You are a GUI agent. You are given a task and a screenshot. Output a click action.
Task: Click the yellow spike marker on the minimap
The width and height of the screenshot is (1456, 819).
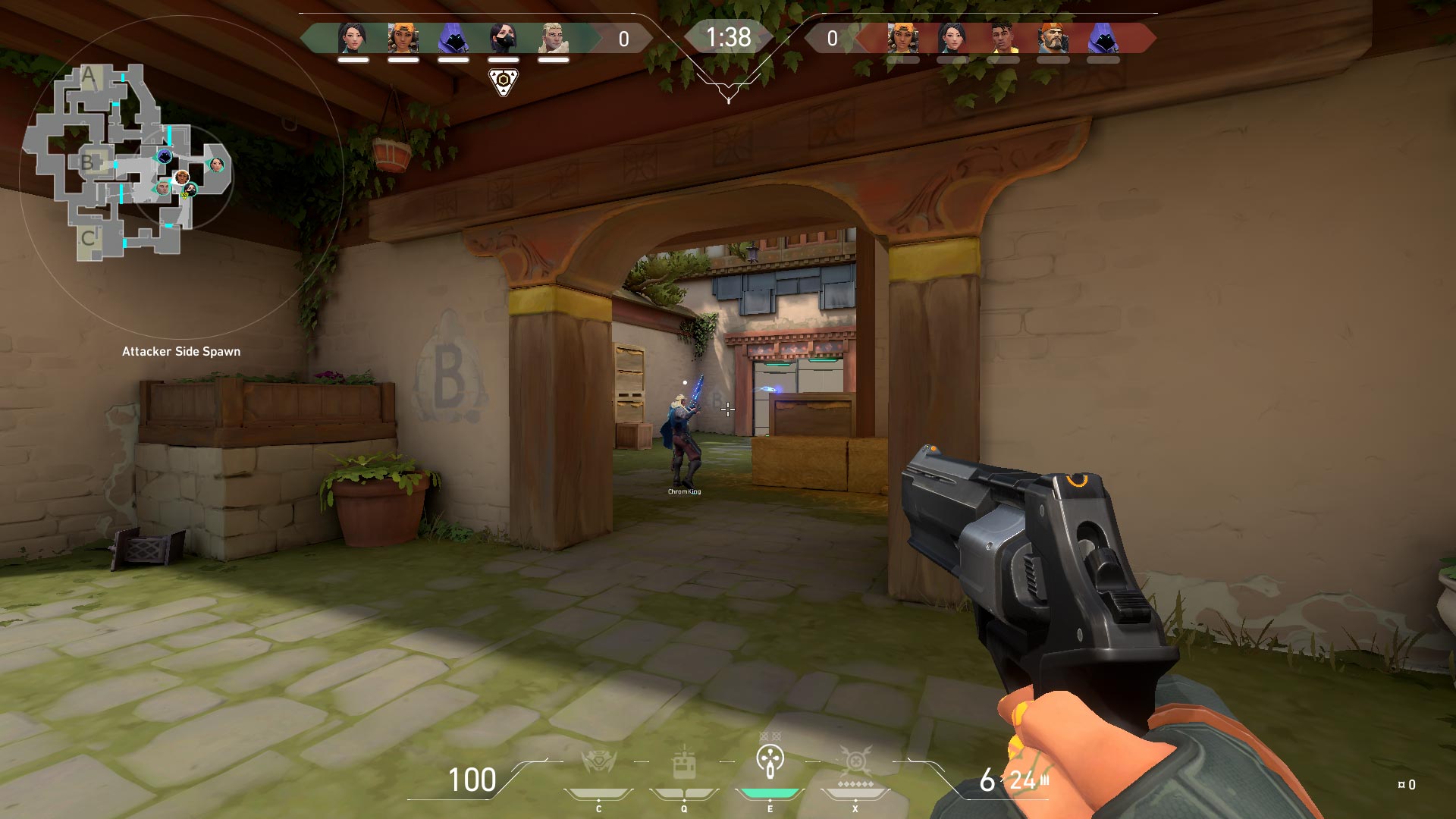click(x=184, y=196)
